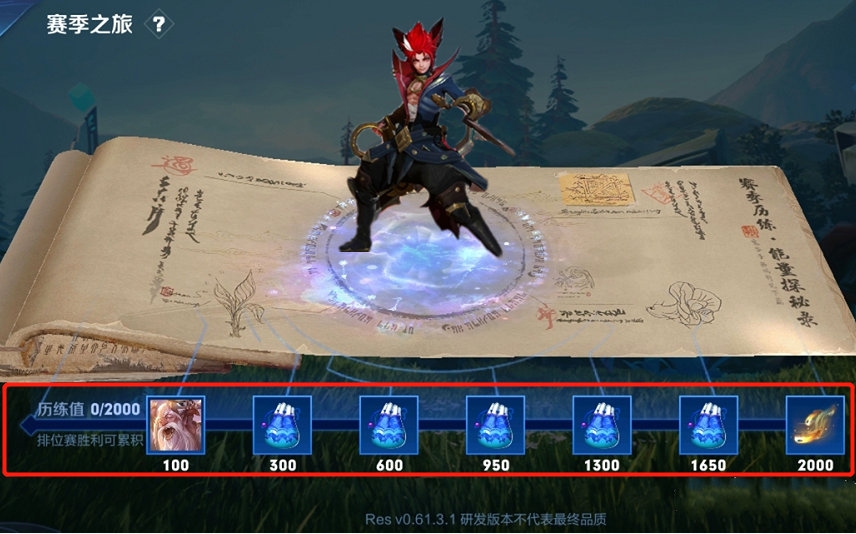Open the question mark help button
Viewport: 856px width, 534px height.
(159, 25)
